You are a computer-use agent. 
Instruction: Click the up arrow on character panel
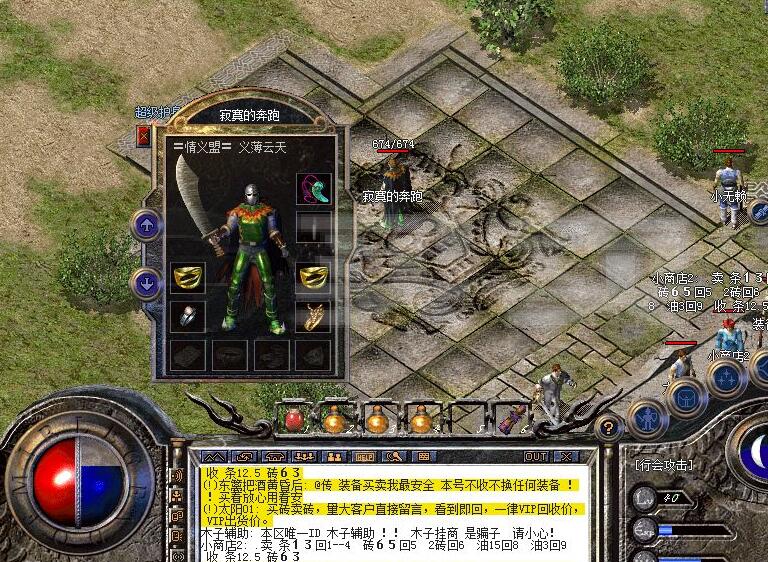[x=147, y=225]
